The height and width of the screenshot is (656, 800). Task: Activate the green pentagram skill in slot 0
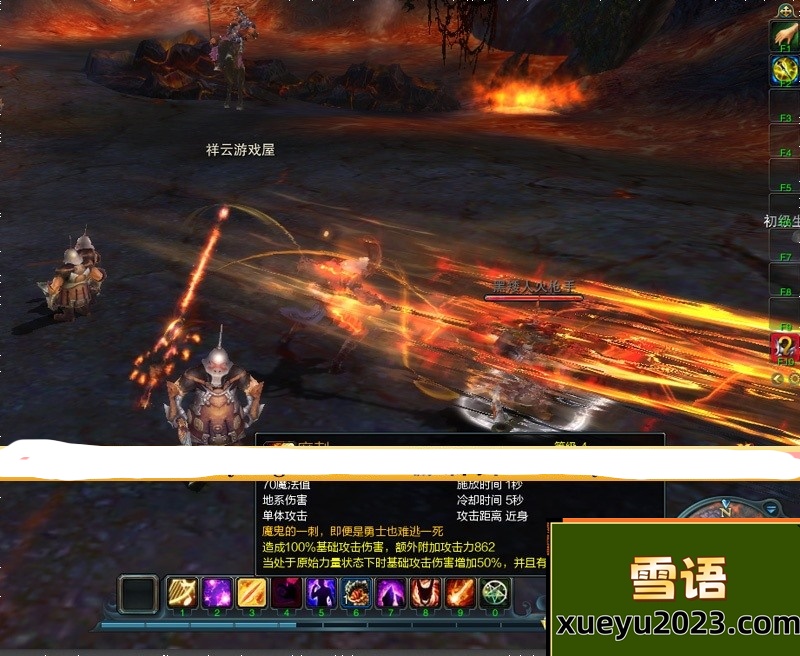495,594
